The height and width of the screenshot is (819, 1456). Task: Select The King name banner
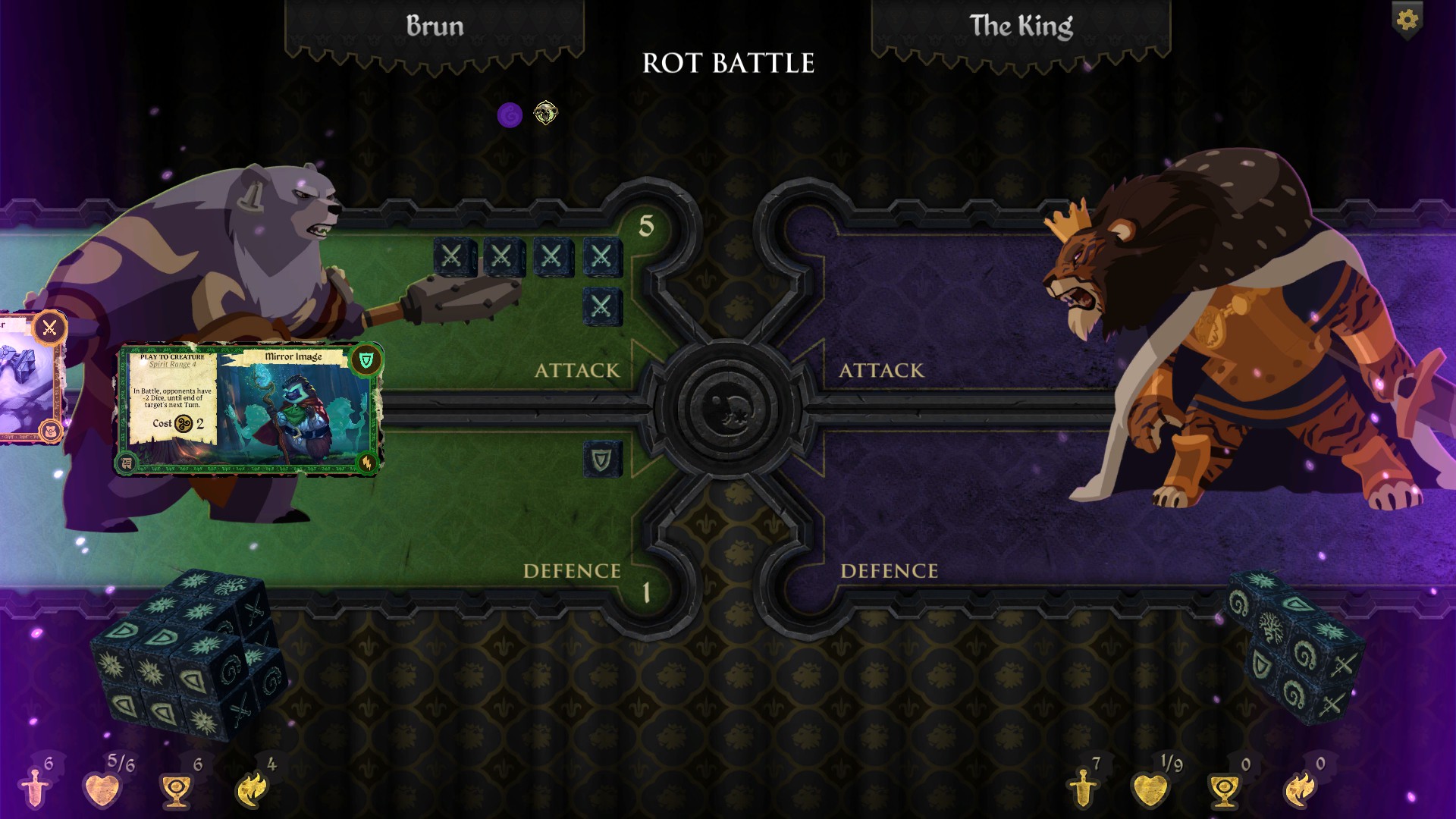pyautogui.click(x=1021, y=27)
